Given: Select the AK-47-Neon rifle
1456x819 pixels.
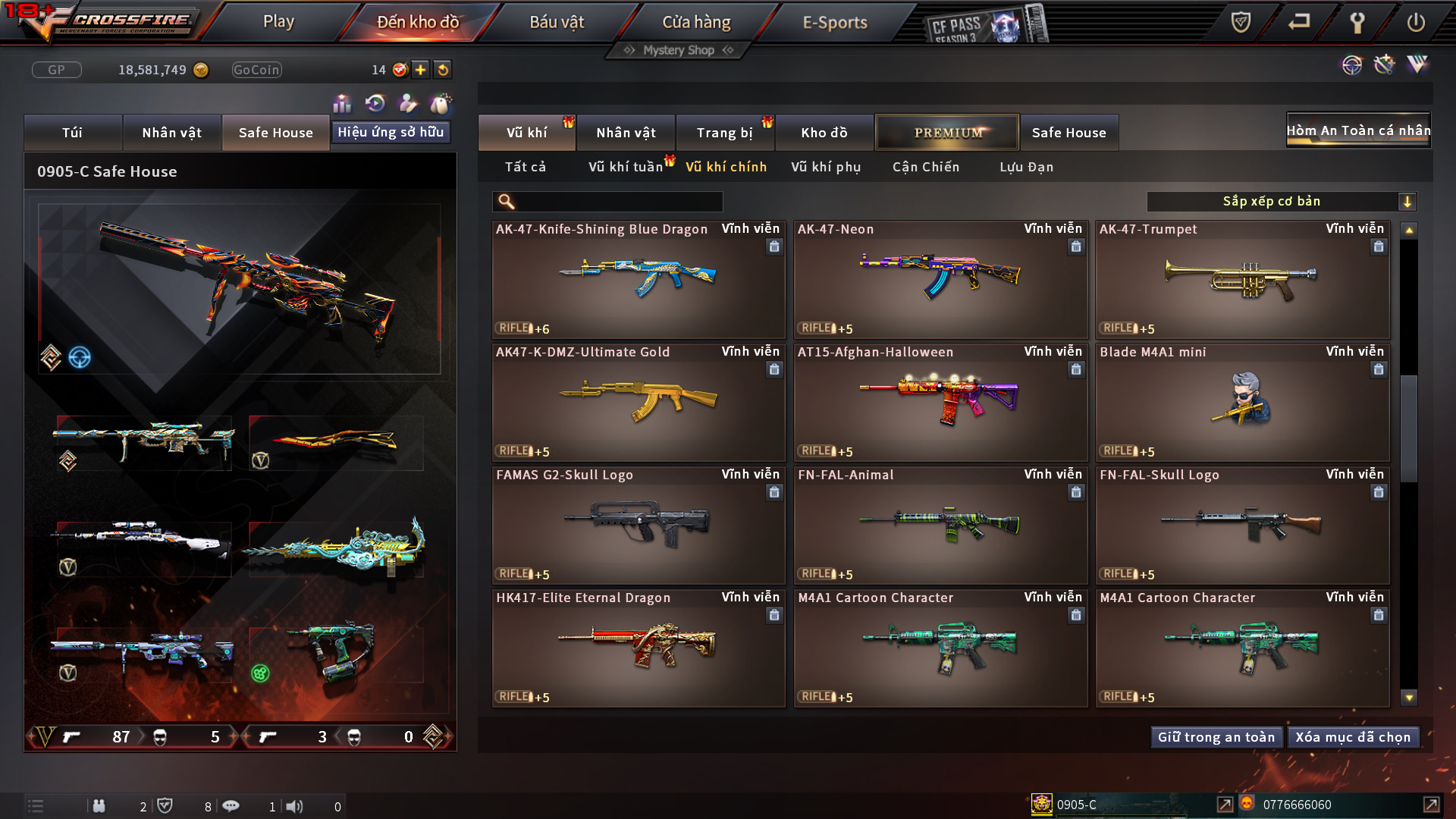Looking at the screenshot, I should pos(940,279).
